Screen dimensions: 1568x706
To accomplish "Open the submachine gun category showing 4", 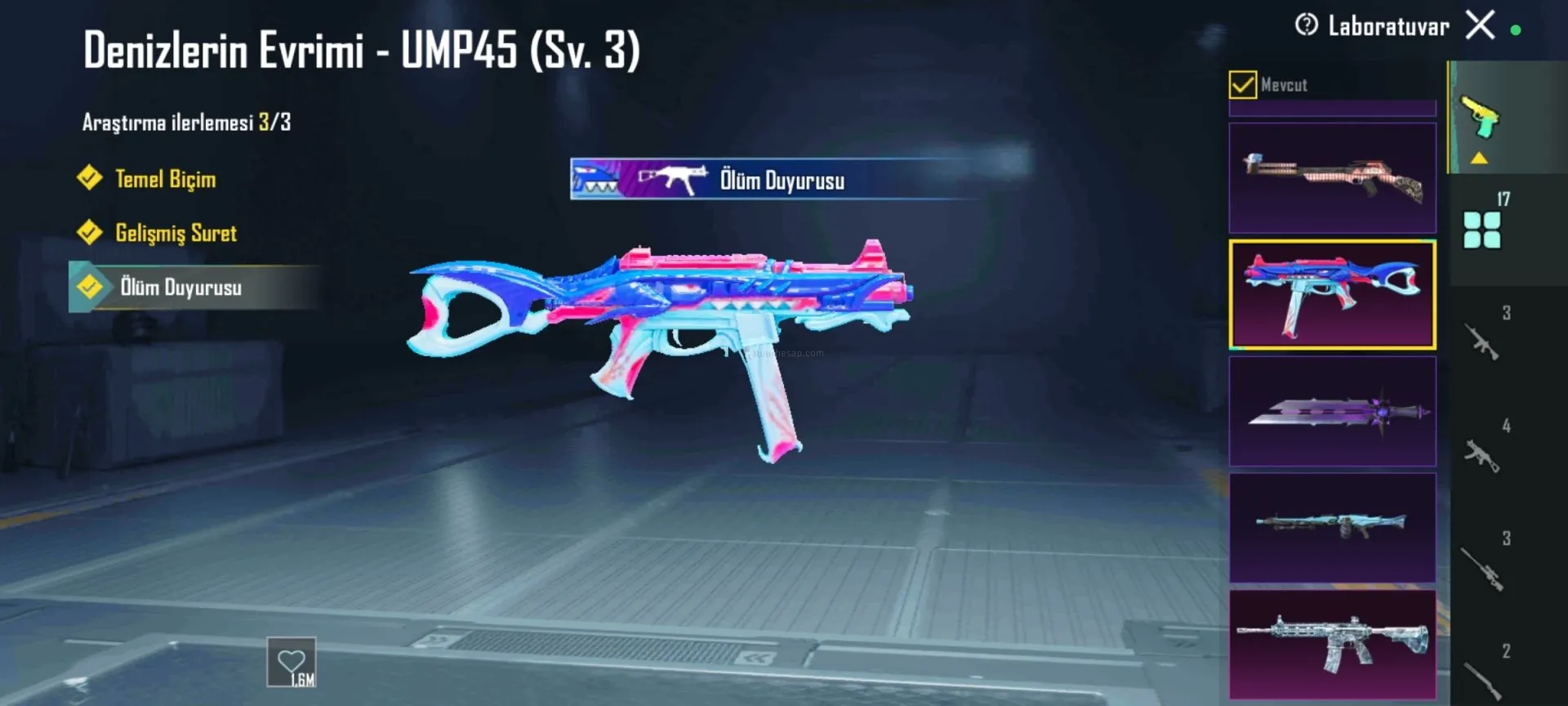I will click(1482, 454).
